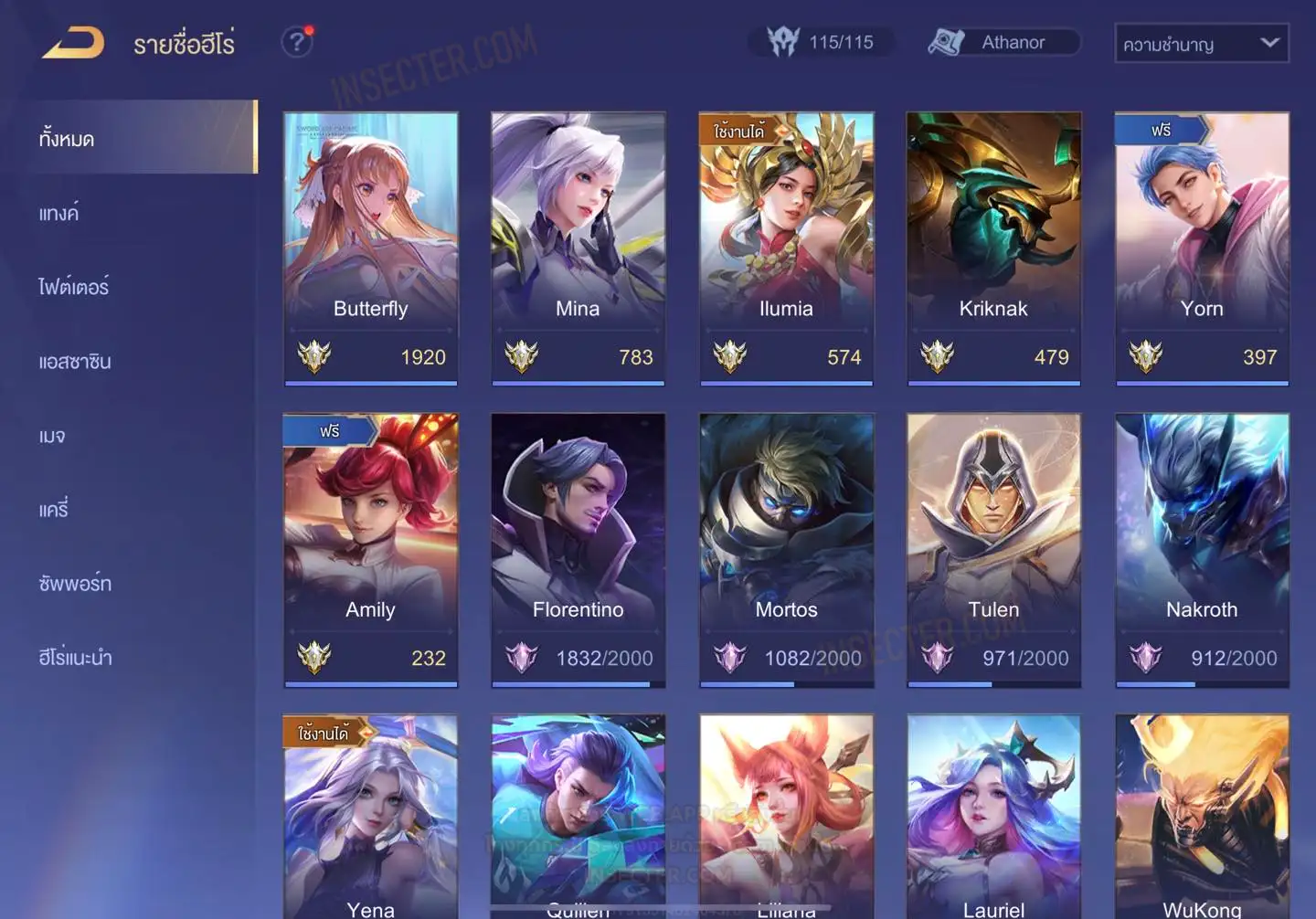Switch to the เมจ tab
Screen dimensions: 1316x919
52,436
